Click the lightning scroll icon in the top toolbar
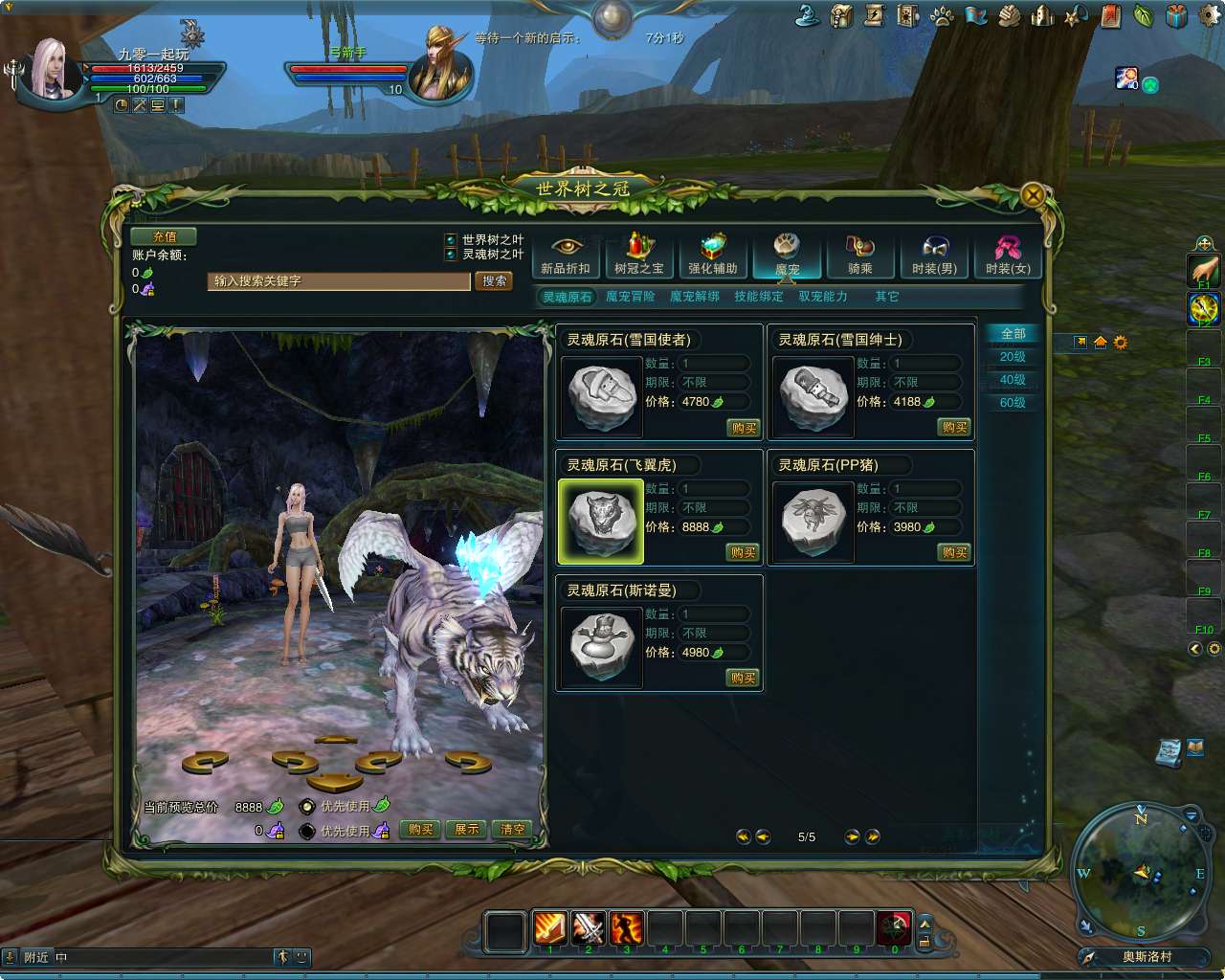The height and width of the screenshot is (980, 1225). tap(873, 16)
